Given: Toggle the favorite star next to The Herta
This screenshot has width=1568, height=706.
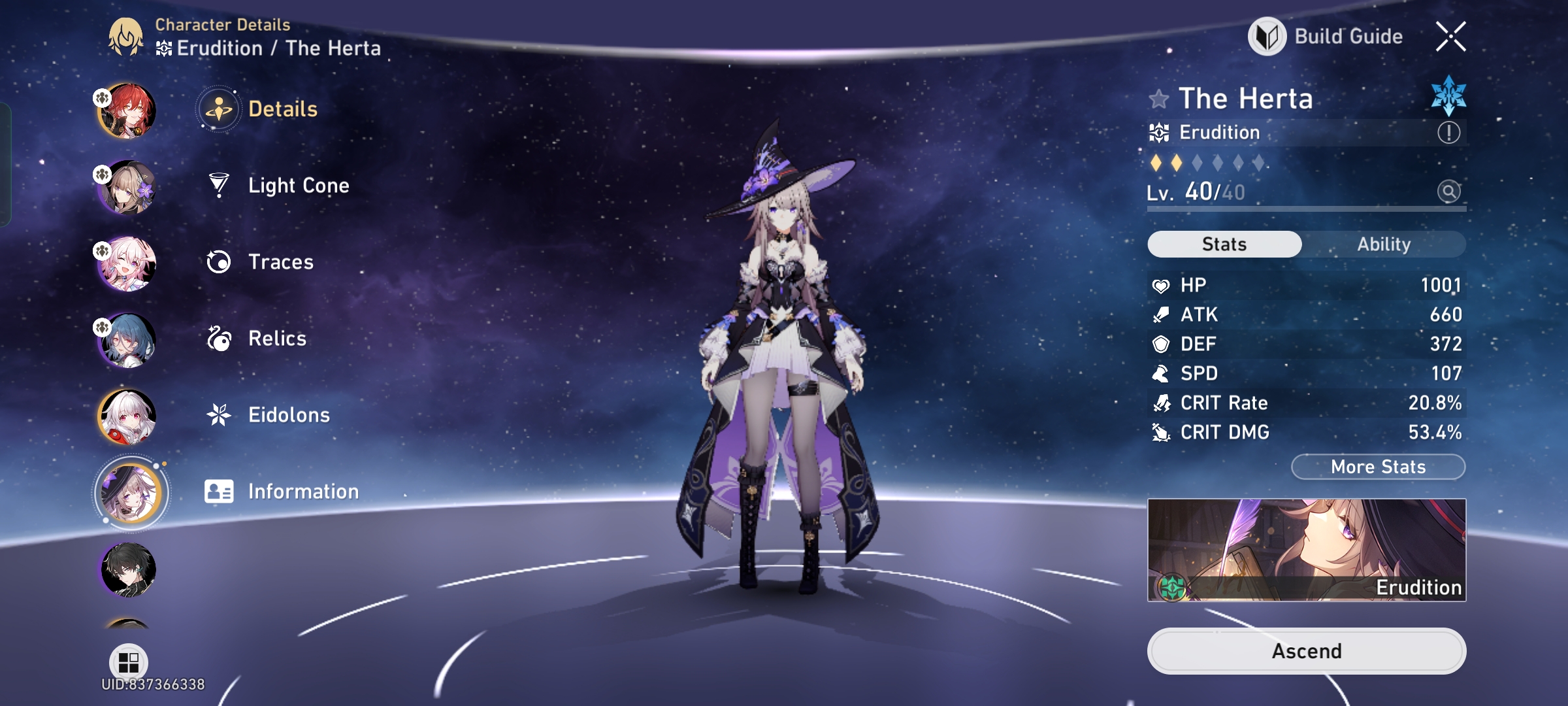Looking at the screenshot, I should click(1158, 99).
